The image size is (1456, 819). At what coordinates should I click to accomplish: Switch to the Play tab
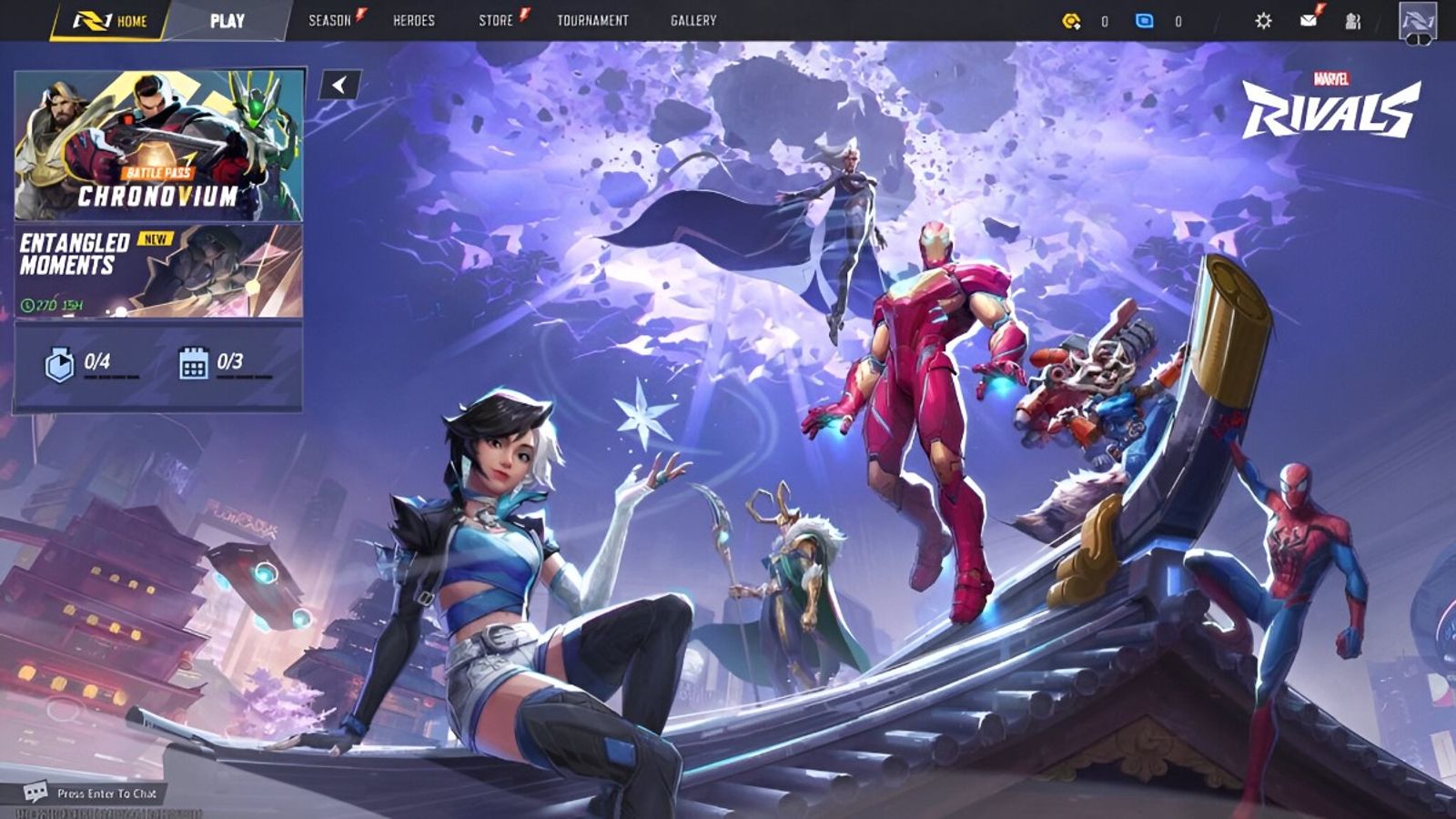[227, 20]
